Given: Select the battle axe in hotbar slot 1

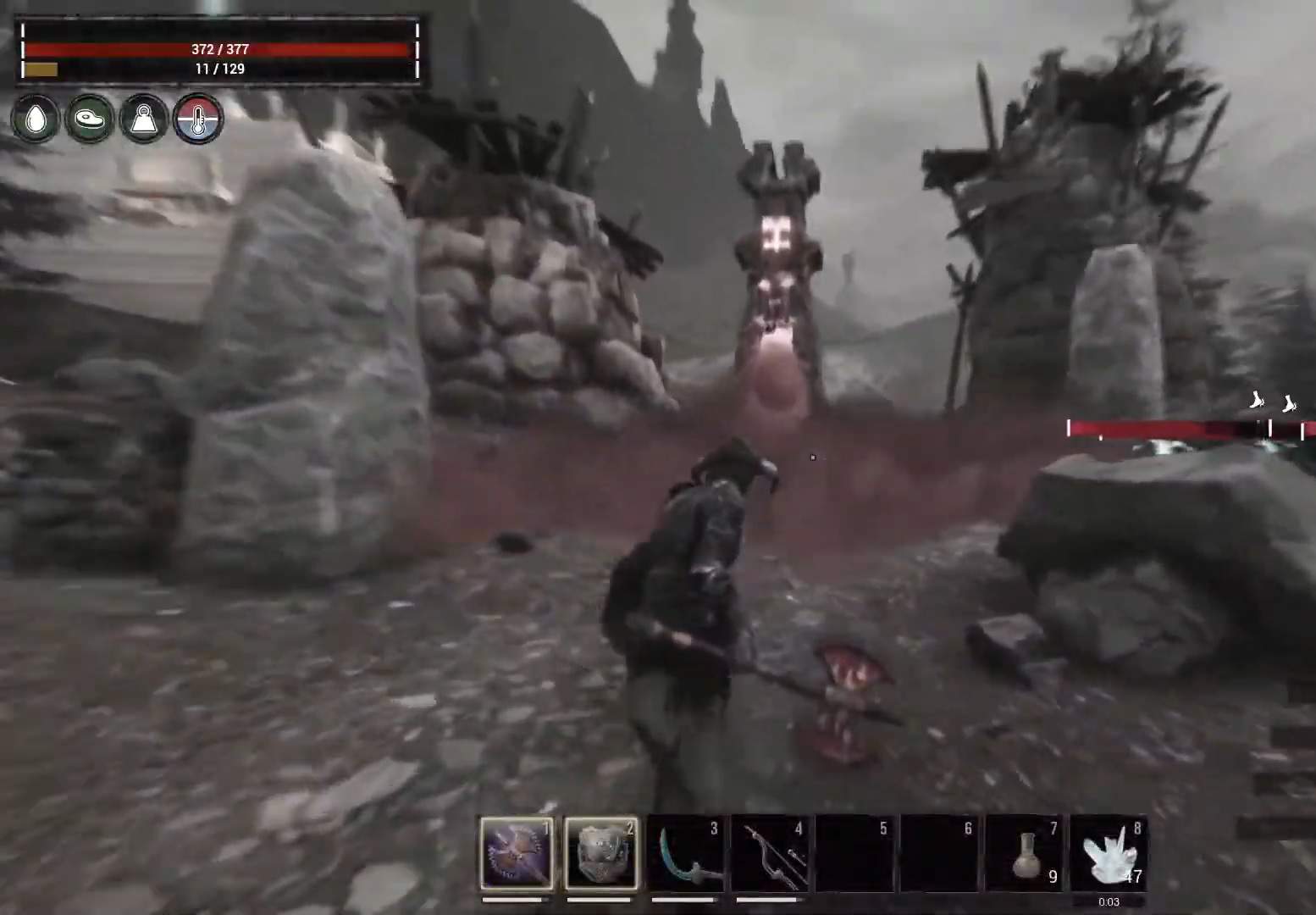Looking at the screenshot, I should point(514,851).
